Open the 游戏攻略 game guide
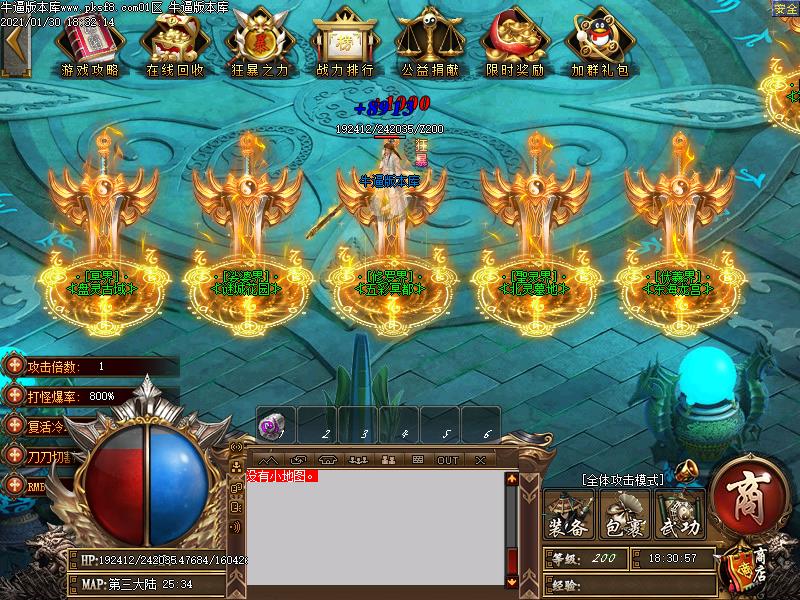The image size is (800, 600). pyautogui.click(x=90, y=44)
